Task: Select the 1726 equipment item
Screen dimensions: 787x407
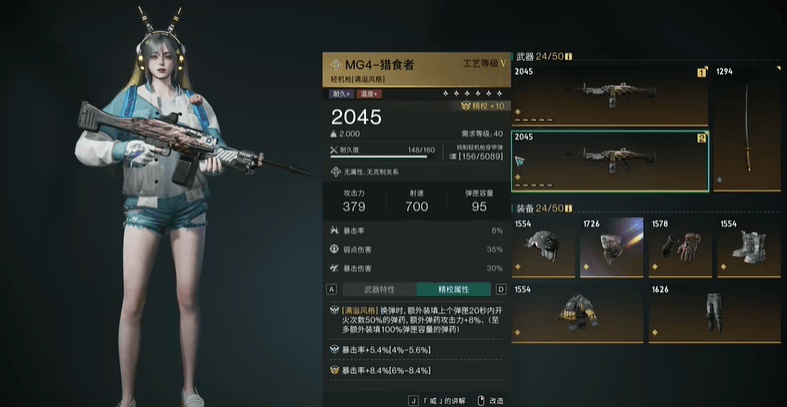Action: (611, 247)
